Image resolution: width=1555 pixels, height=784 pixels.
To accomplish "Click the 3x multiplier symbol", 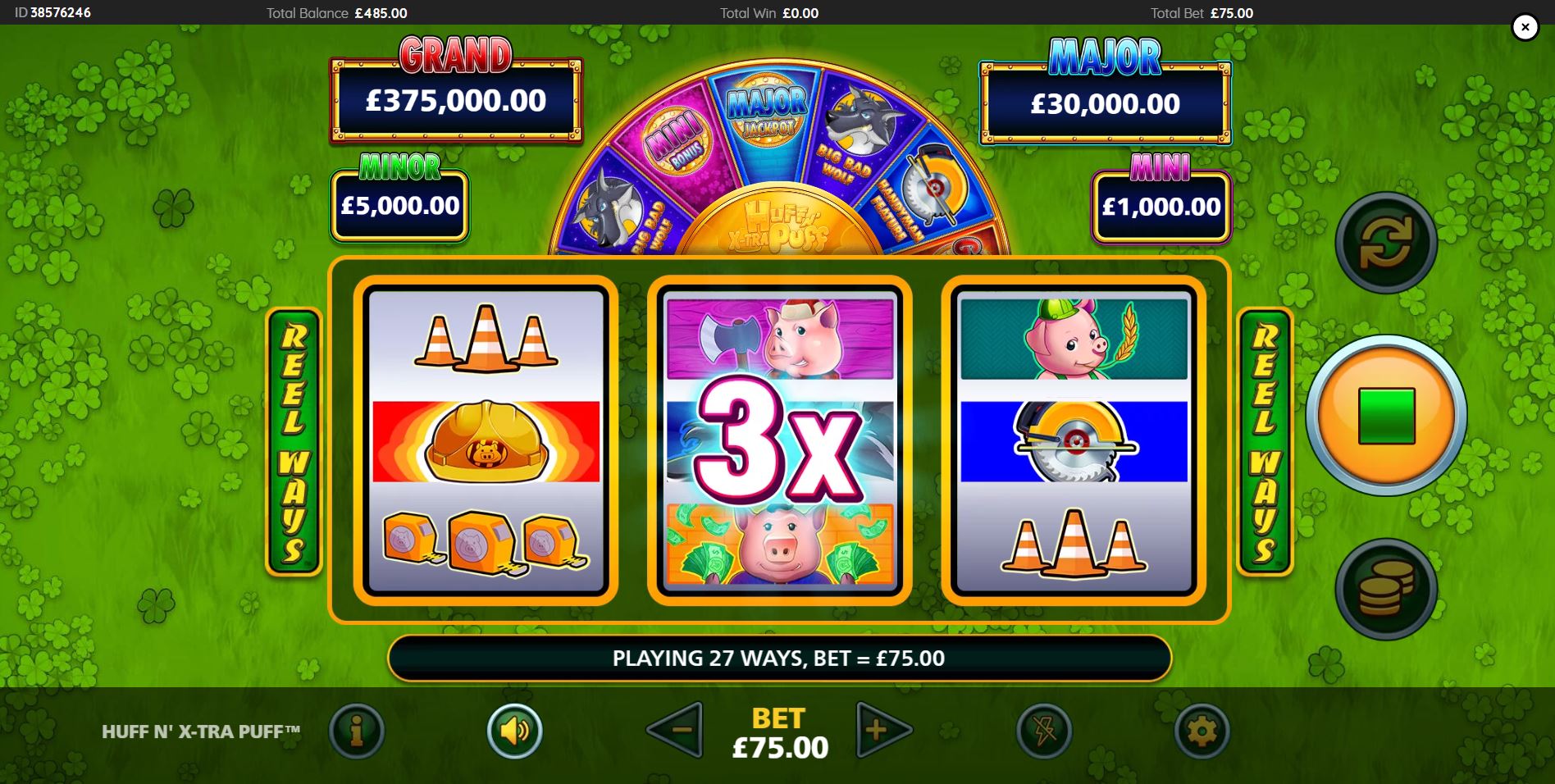I will [x=777, y=447].
